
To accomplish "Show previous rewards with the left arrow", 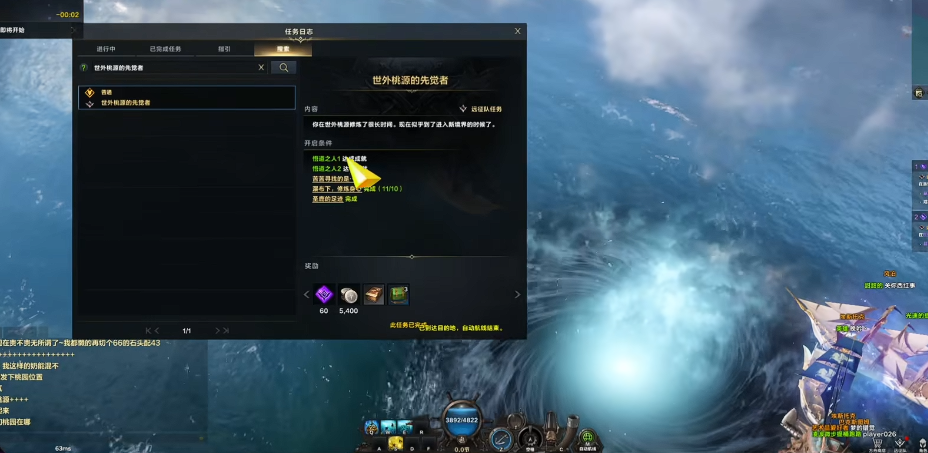I will [x=307, y=294].
